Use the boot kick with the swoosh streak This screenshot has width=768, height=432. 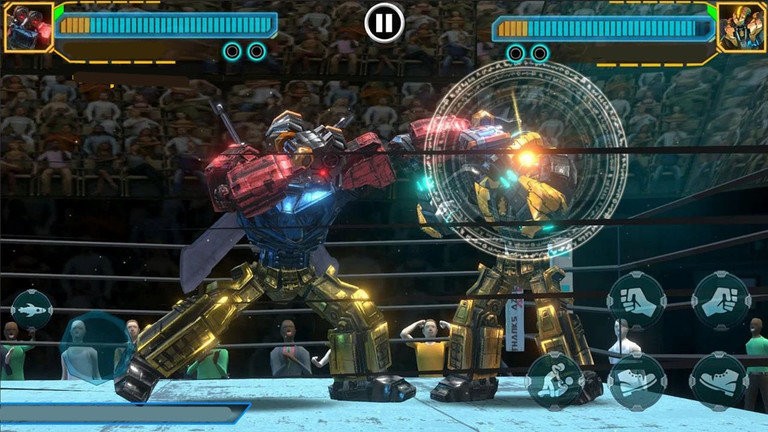pos(637,381)
